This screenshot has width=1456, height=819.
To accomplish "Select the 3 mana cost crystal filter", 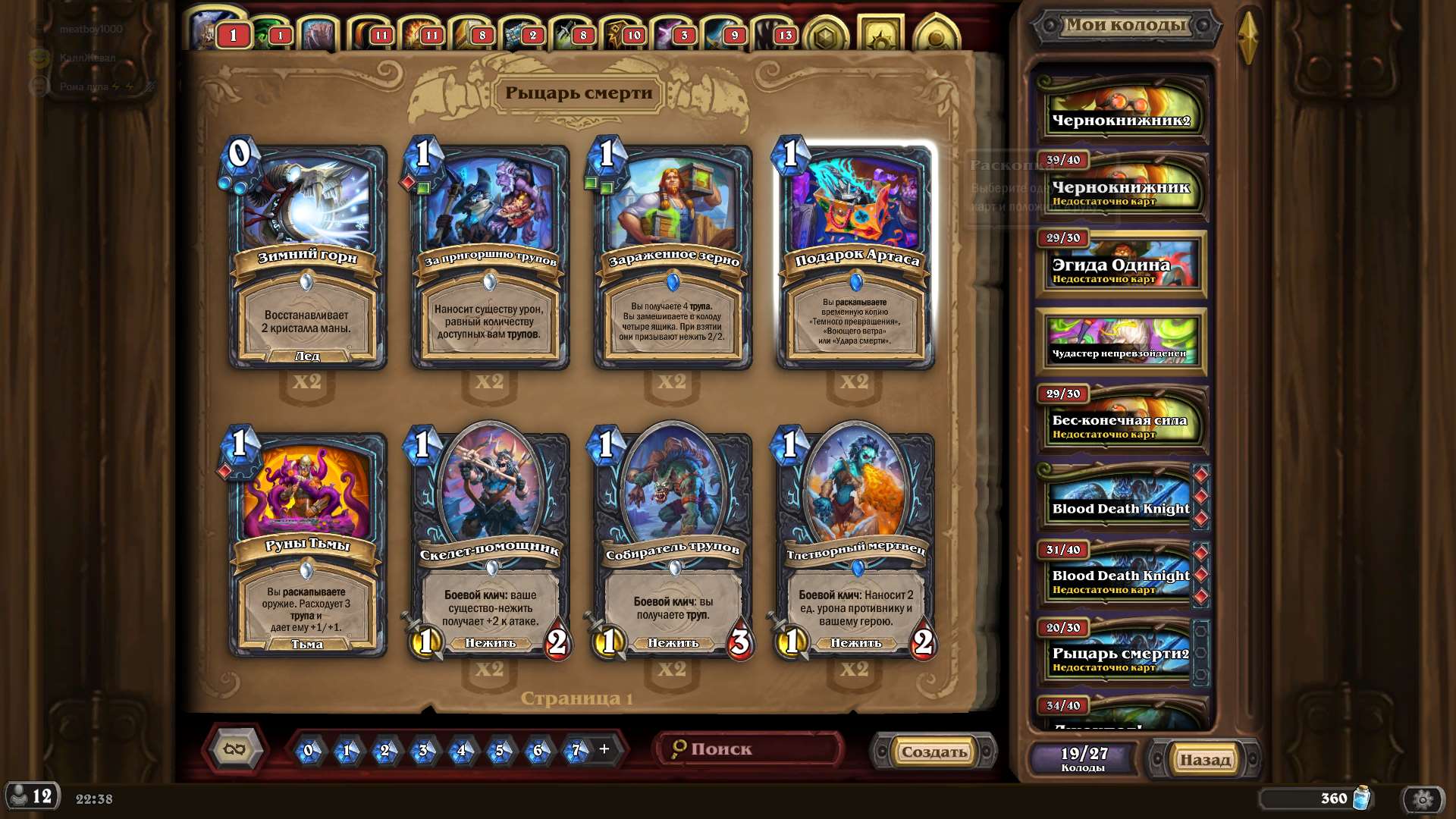I will (x=423, y=749).
